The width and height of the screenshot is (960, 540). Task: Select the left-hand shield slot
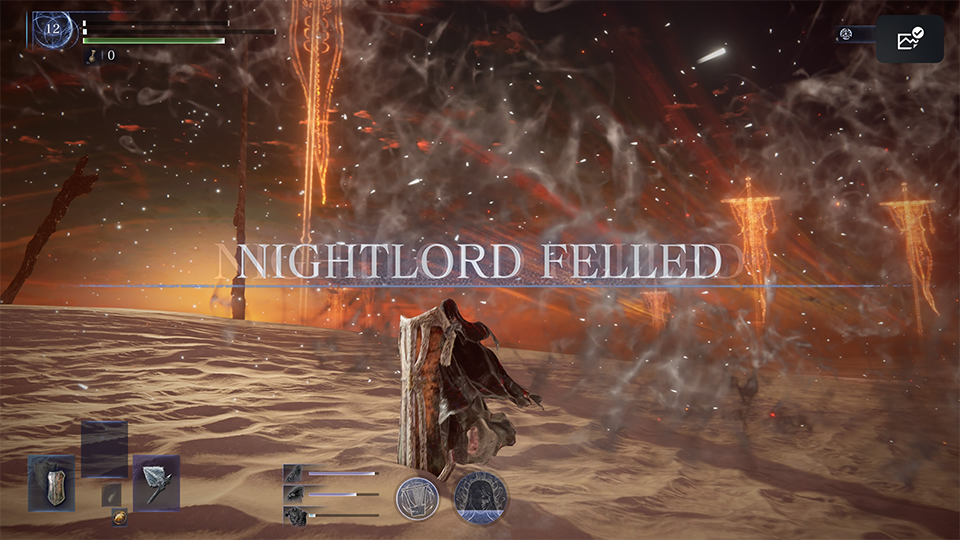click(x=51, y=483)
